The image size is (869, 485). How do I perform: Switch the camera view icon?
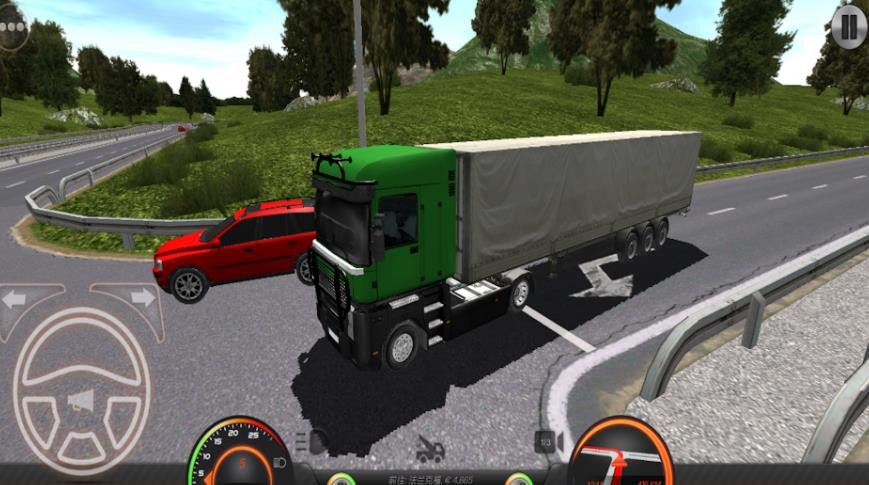[548, 440]
